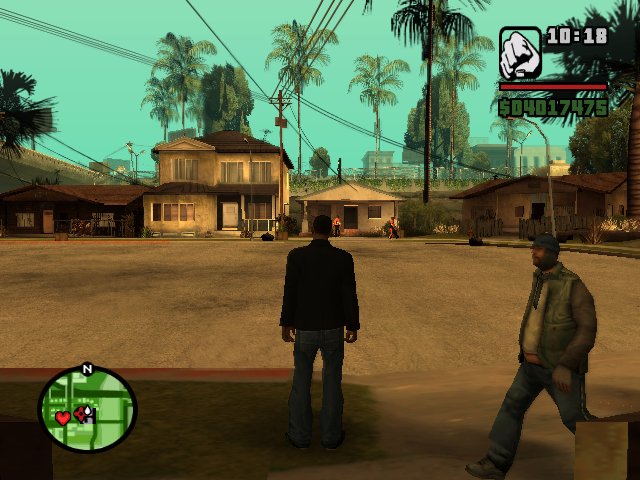640x480 pixels.
Task: Open the circular green radar minimap
Action: point(87,408)
